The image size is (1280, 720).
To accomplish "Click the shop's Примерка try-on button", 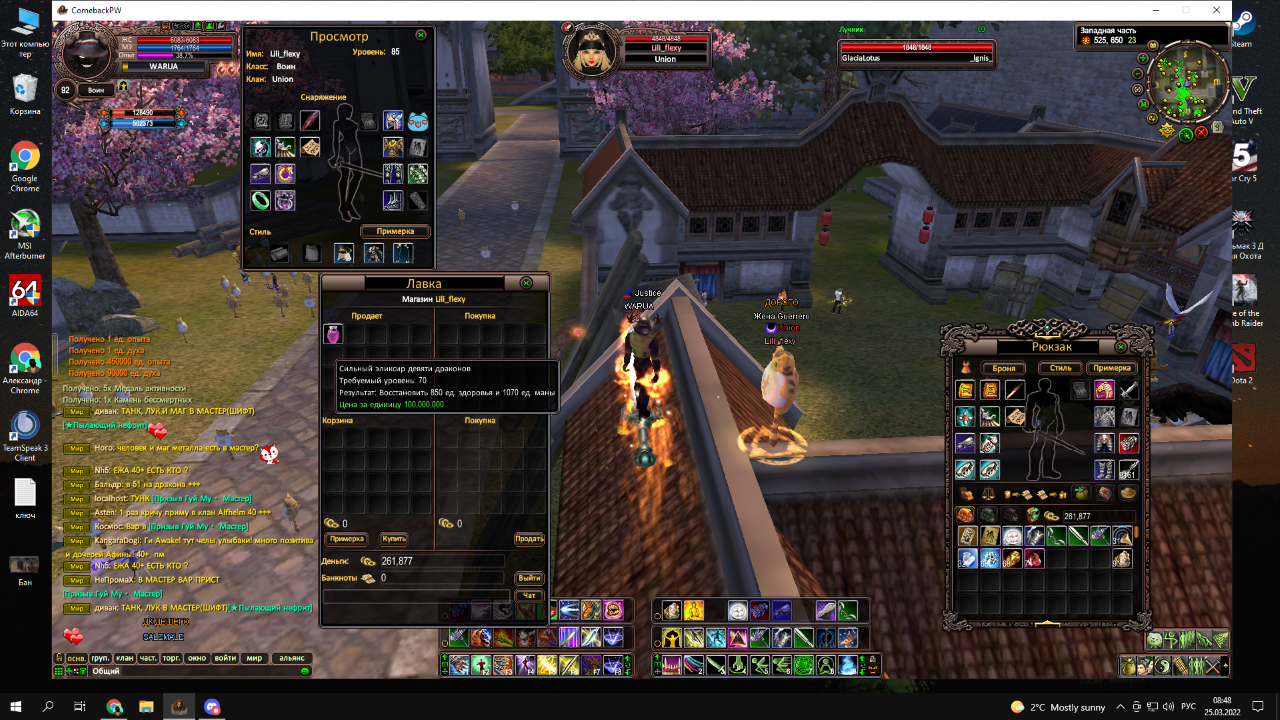I will click(x=347, y=539).
